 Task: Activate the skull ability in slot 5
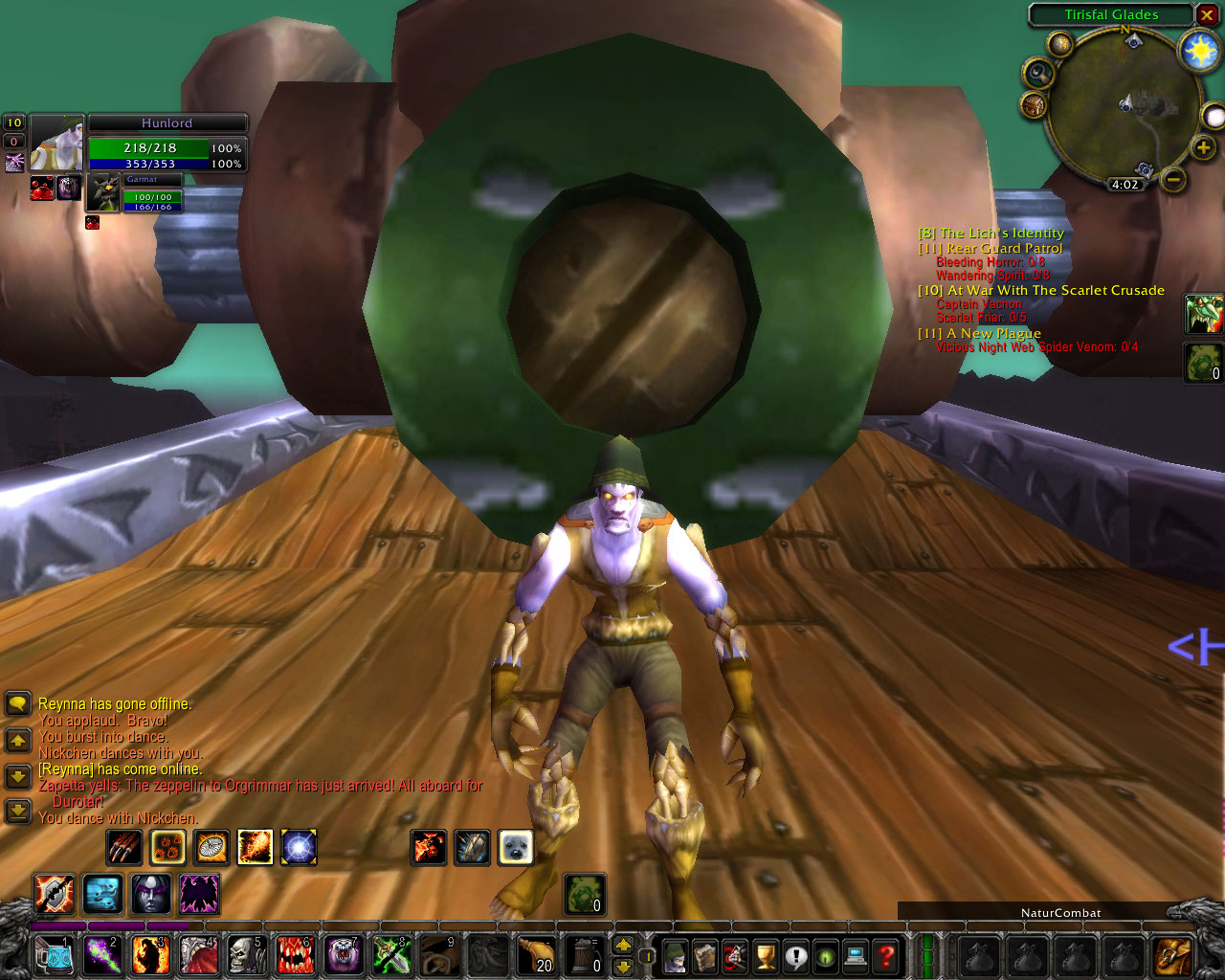point(246,955)
